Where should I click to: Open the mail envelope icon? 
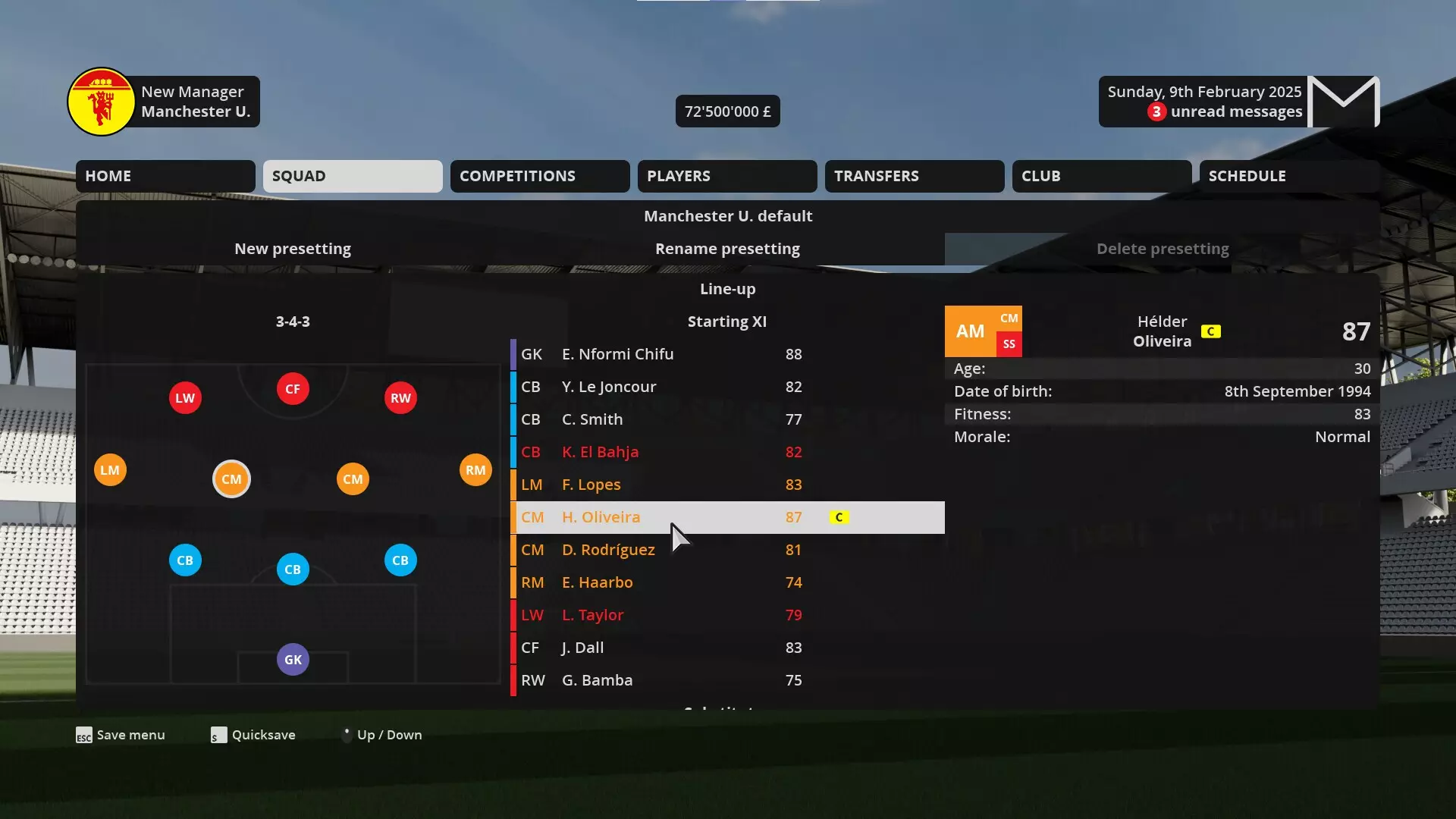(1342, 101)
